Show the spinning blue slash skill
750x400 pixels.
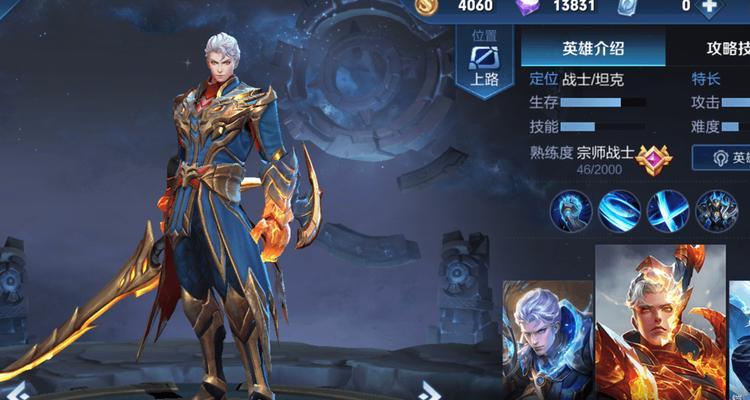pos(619,211)
